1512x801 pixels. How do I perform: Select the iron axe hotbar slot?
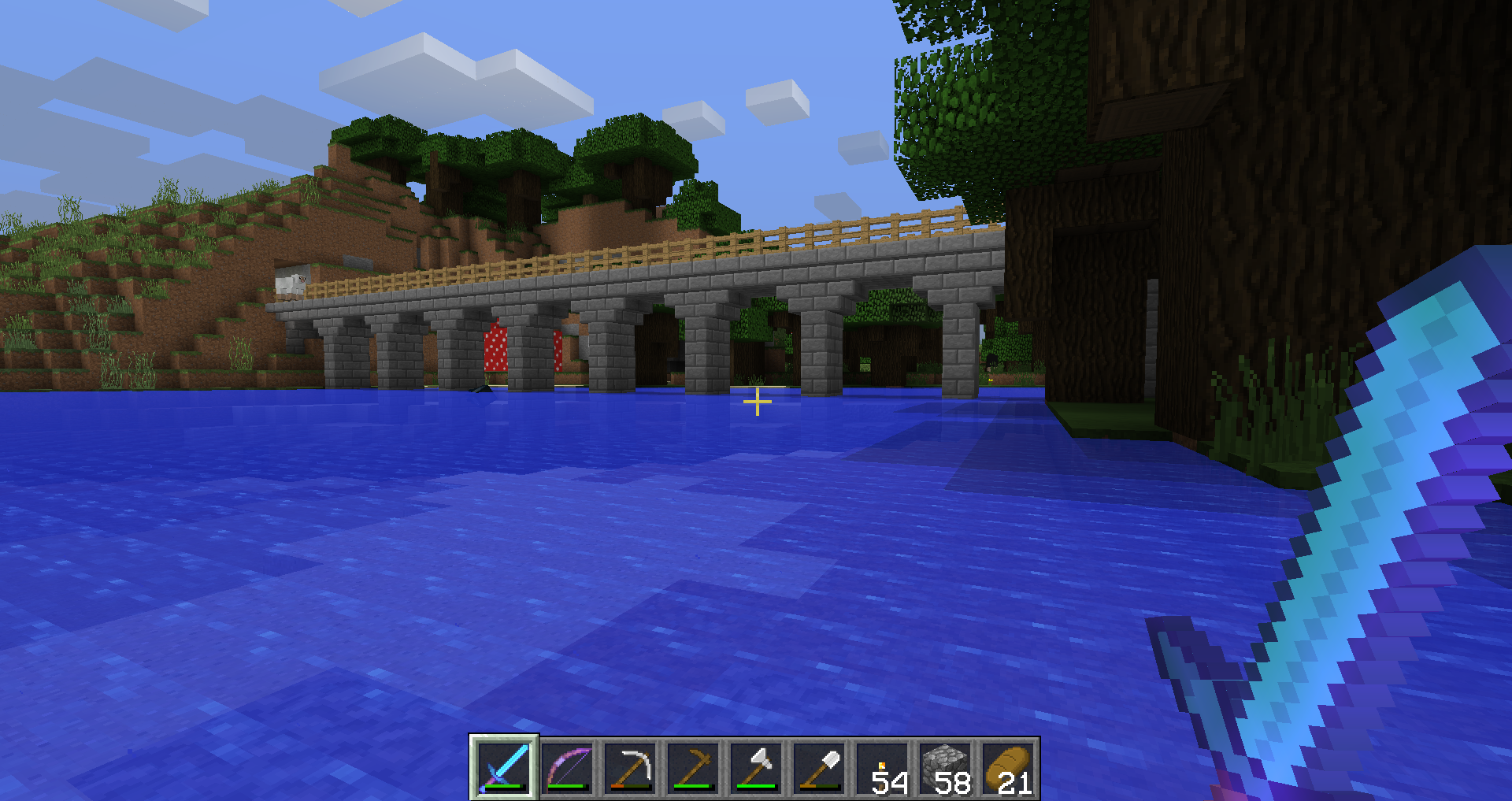coord(756,768)
